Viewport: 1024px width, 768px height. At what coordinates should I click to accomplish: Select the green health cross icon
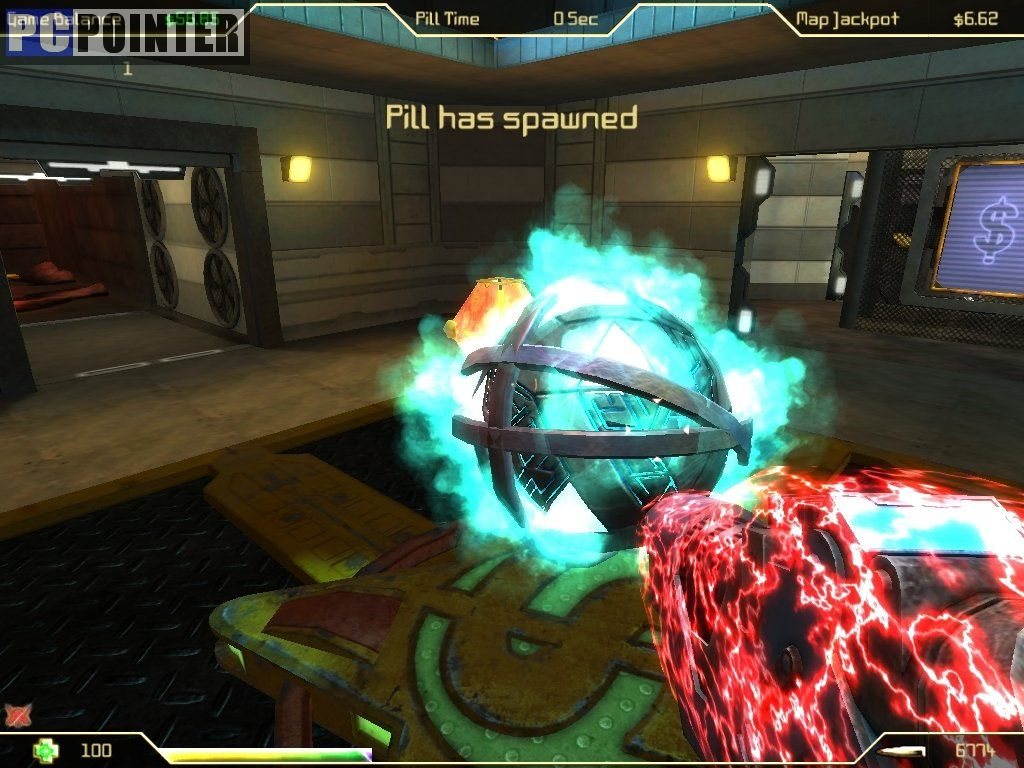point(45,750)
